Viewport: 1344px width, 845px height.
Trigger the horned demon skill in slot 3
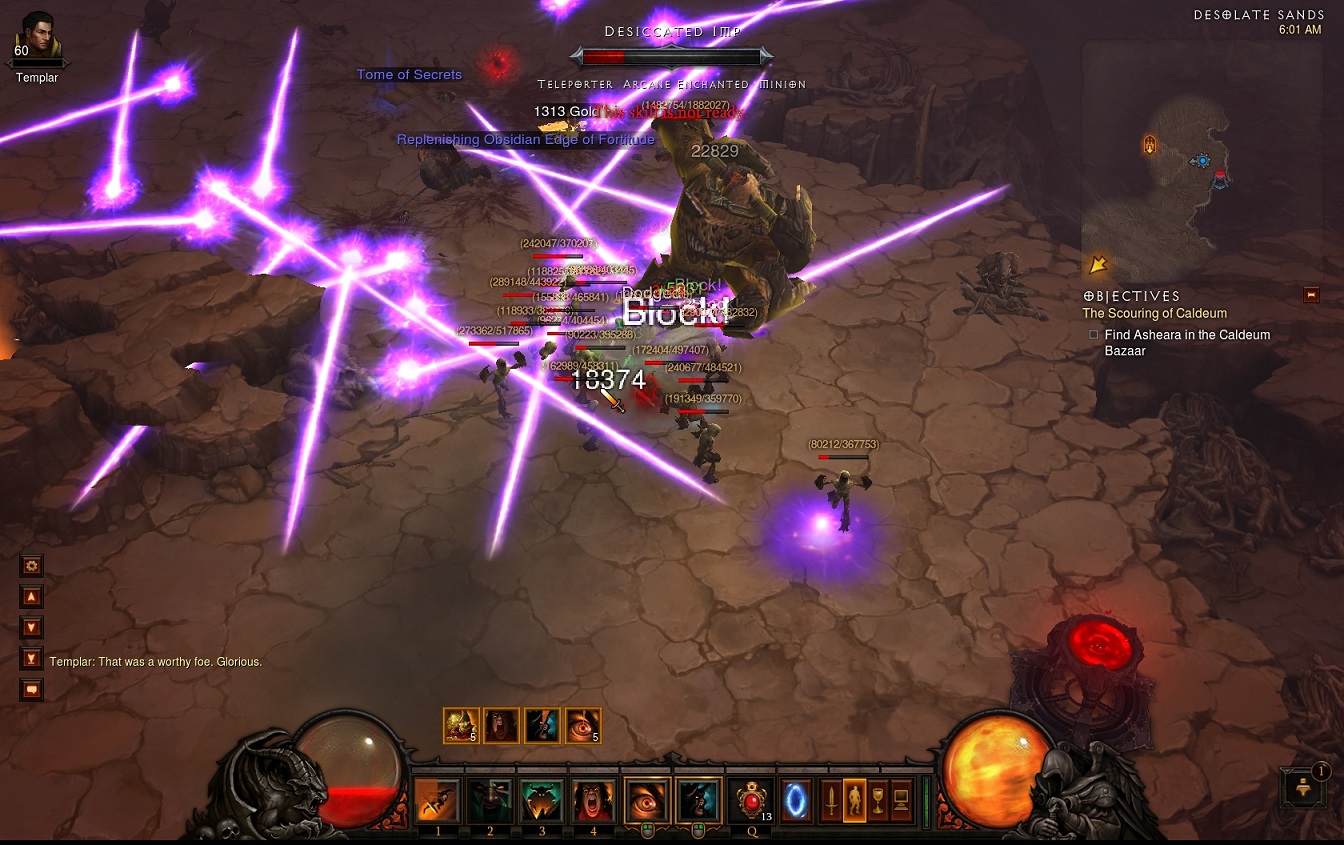click(541, 800)
